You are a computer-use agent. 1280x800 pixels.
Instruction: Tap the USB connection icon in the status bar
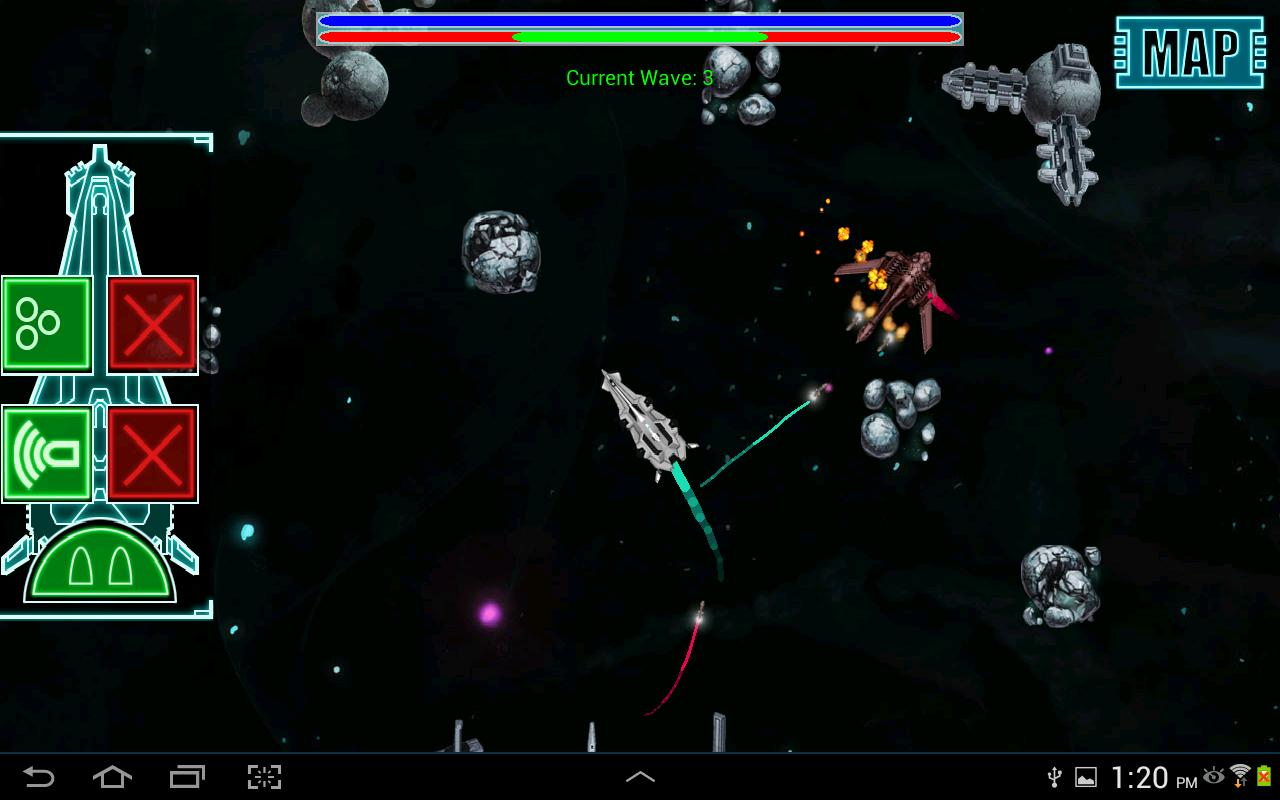tap(1052, 777)
